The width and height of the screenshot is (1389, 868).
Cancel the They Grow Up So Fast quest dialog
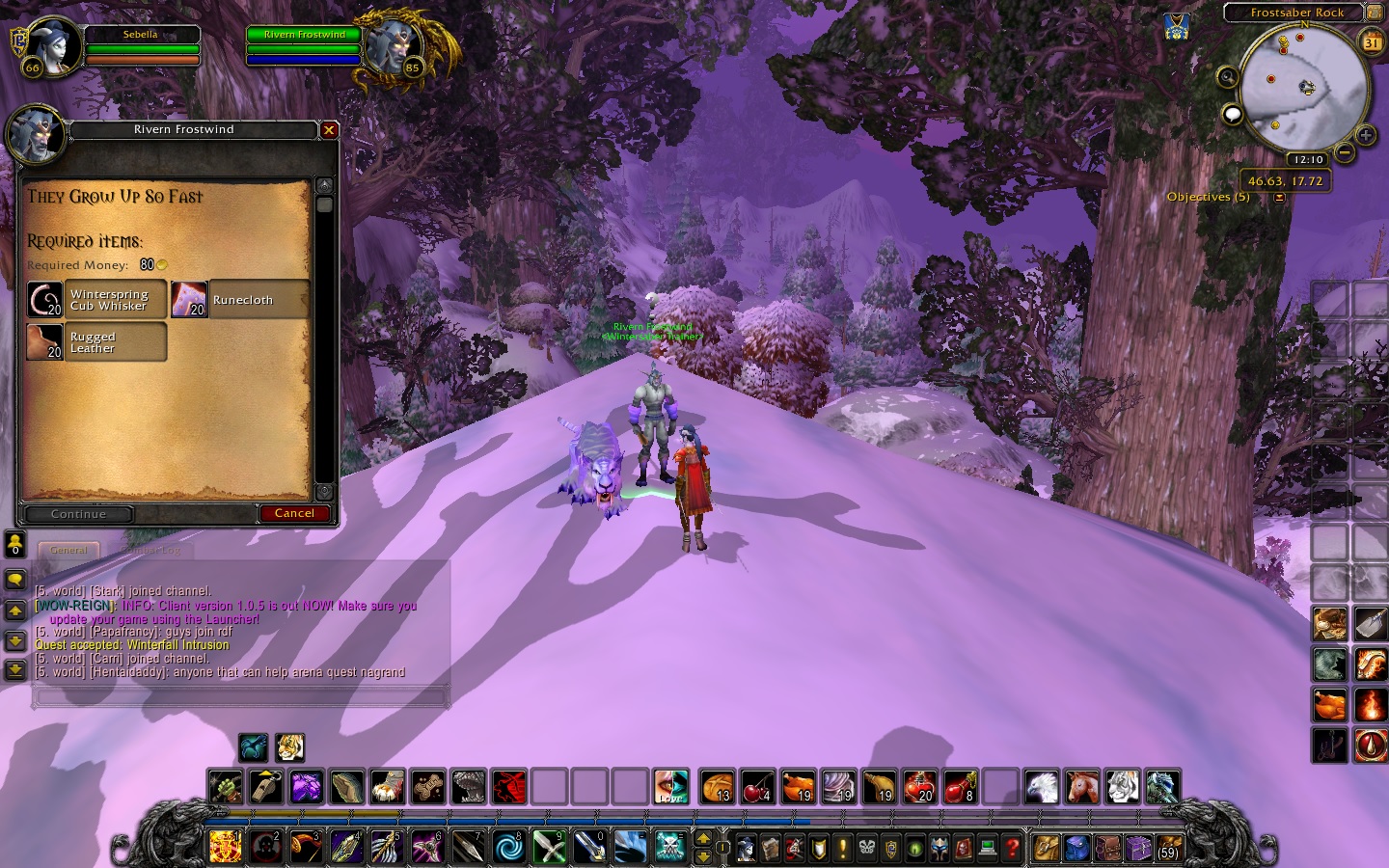click(295, 513)
